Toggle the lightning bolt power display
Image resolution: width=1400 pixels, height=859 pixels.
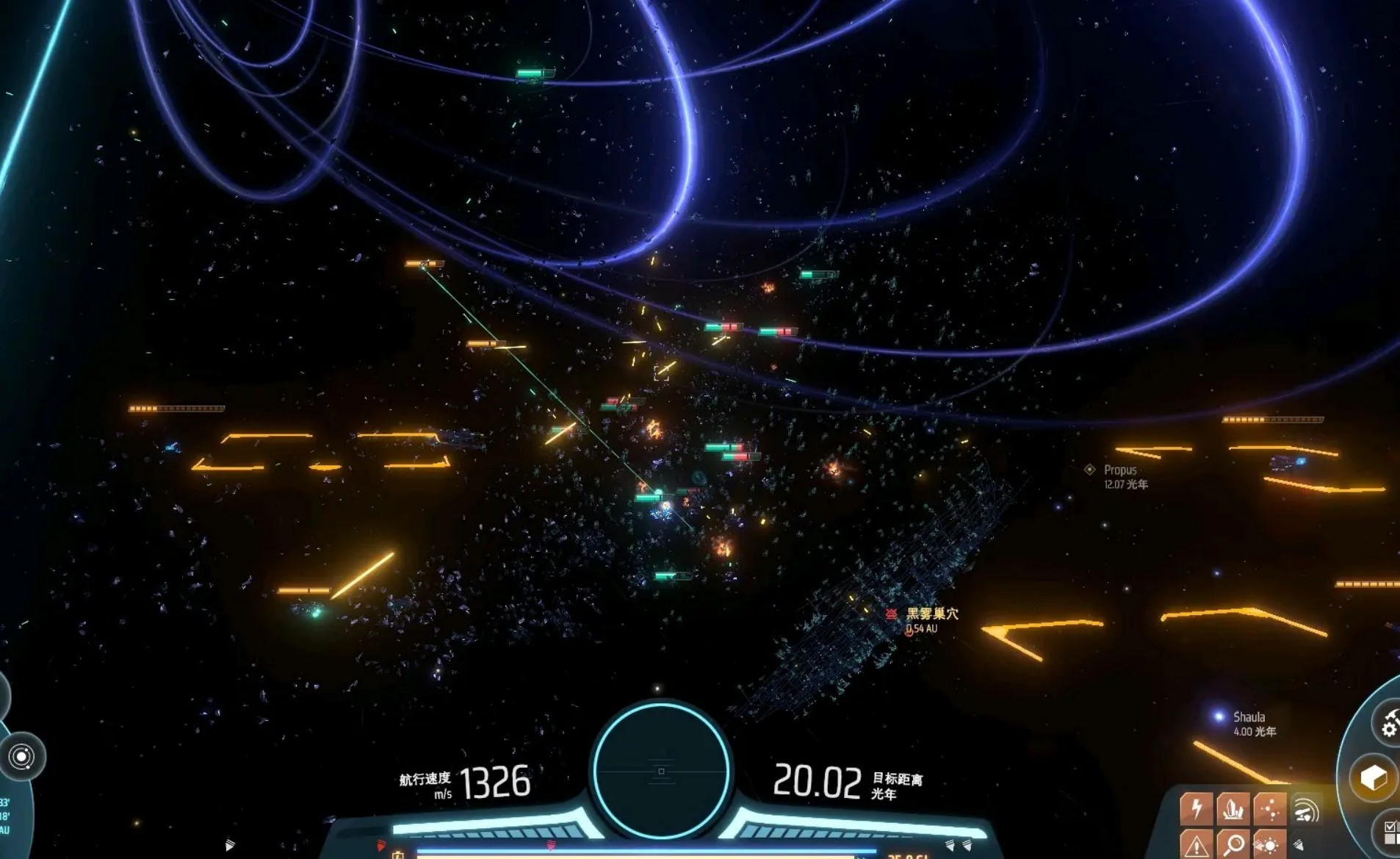point(1197,808)
